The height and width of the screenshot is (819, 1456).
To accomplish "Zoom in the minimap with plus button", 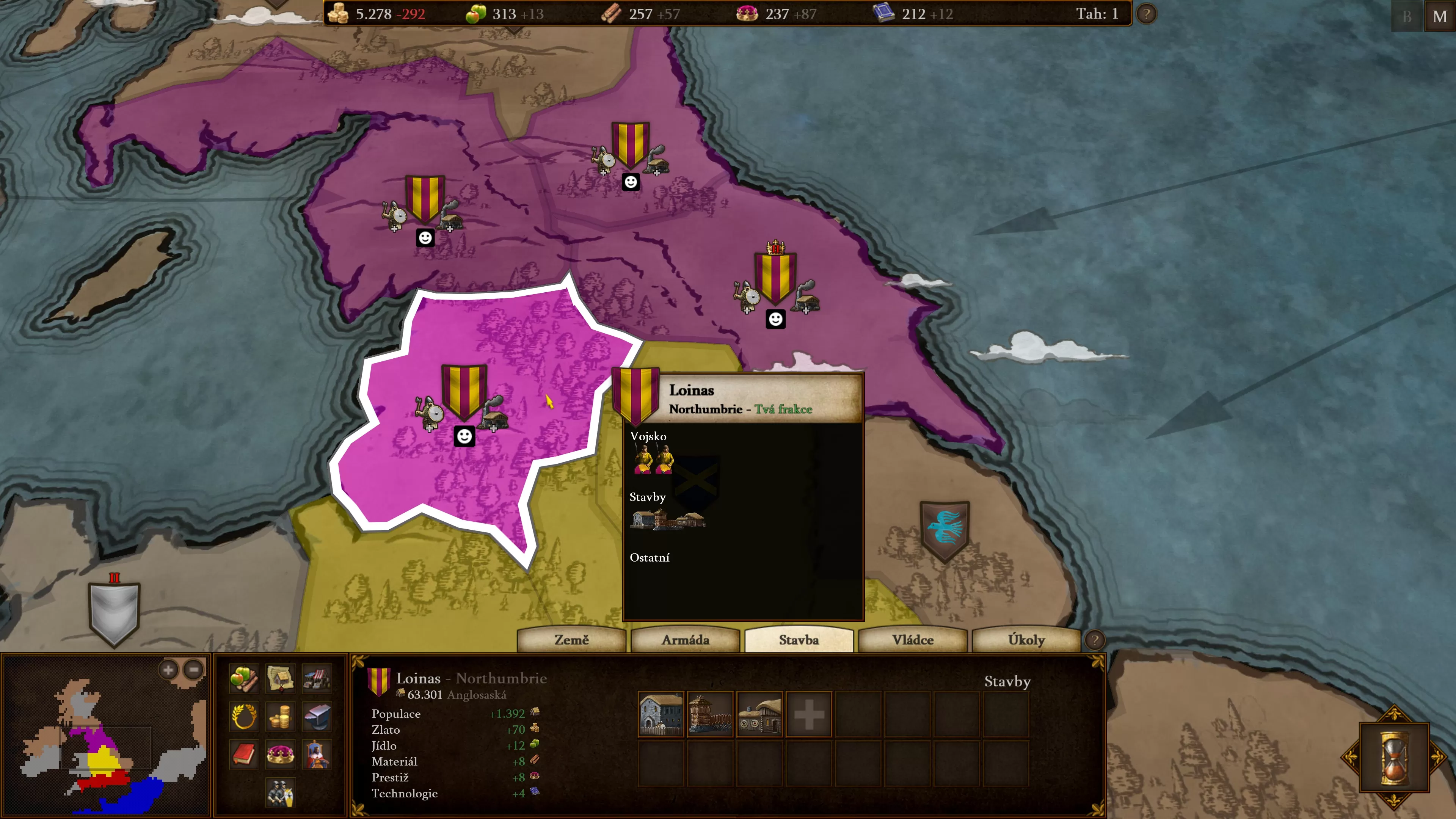I will 168,670.
